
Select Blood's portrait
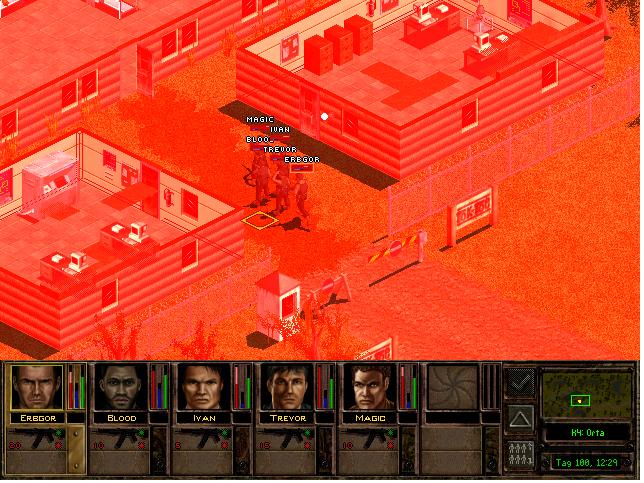[x=120, y=387]
